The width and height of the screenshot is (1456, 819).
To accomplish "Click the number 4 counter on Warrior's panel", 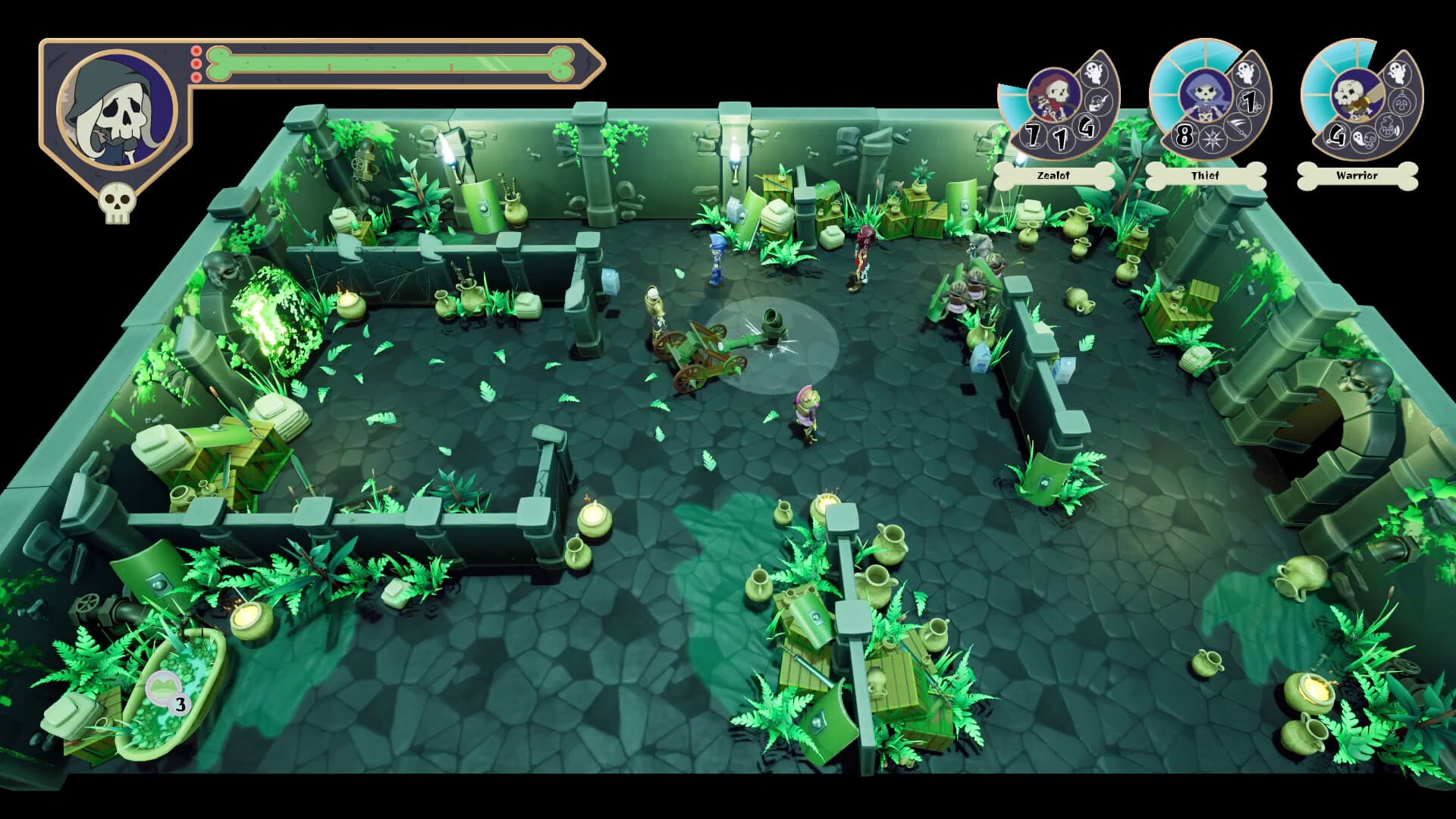I will (x=1337, y=136).
